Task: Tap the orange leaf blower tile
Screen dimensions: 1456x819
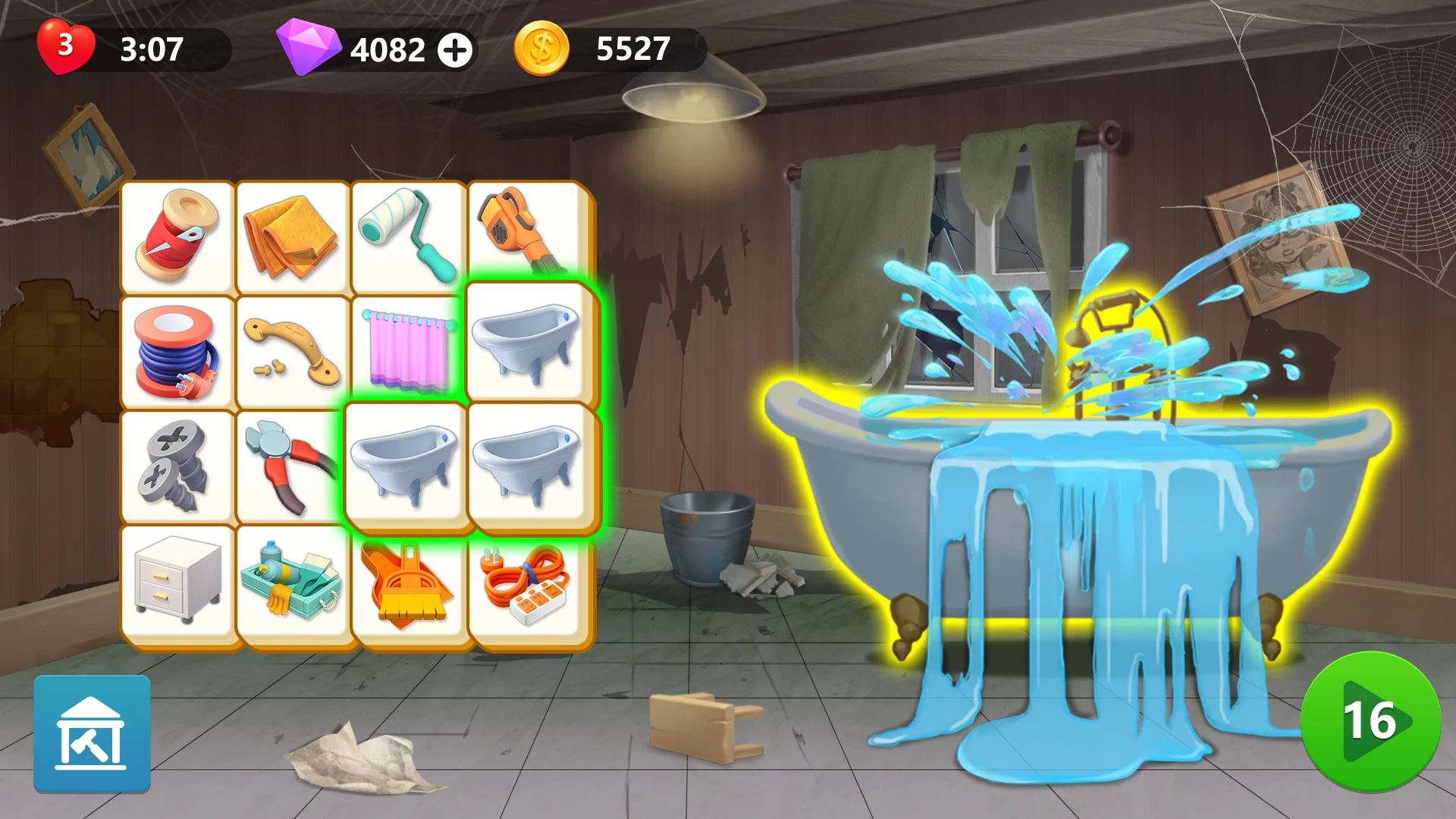Action: [x=529, y=235]
